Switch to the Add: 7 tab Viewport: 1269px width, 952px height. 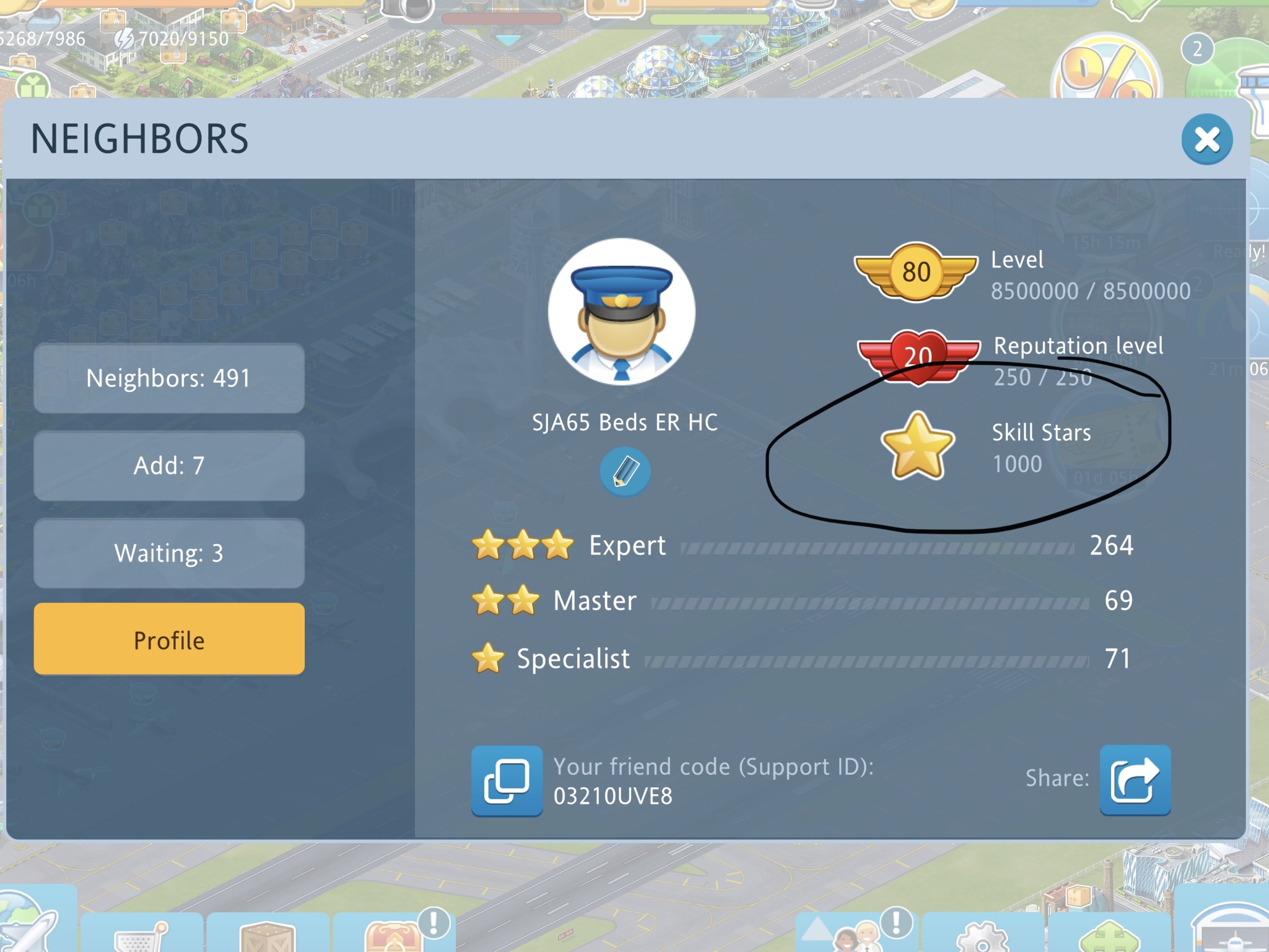pyautogui.click(x=169, y=466)
